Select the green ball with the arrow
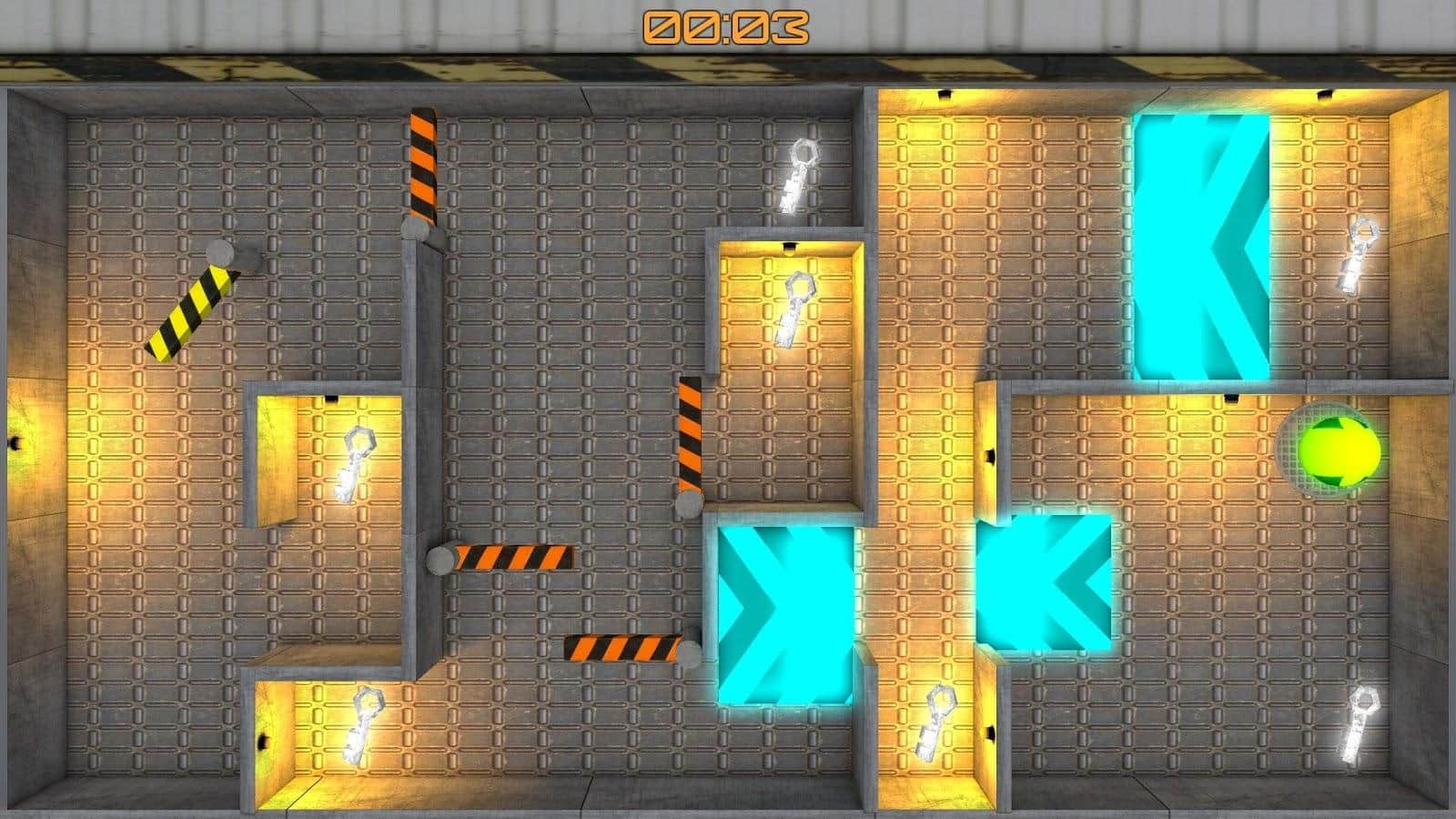The width and height of the screenshot is (1456, 819). 1338,450
